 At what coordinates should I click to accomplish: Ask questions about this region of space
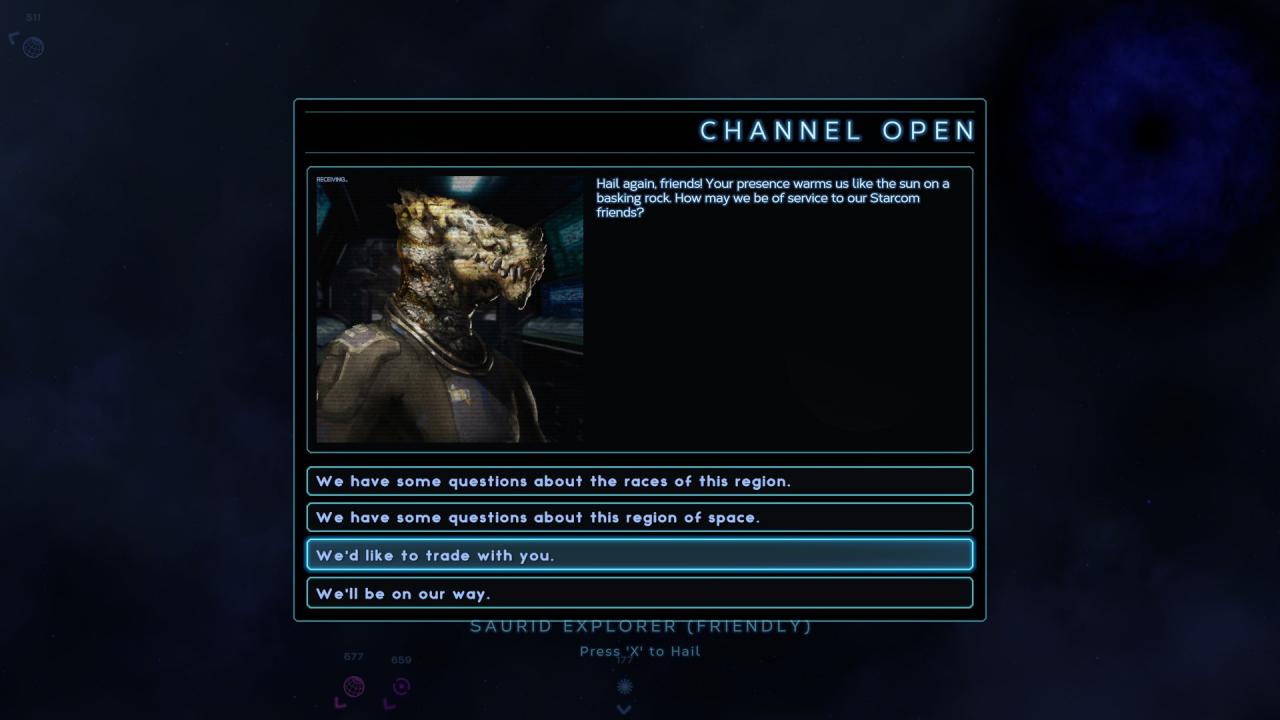coord(639,517)
